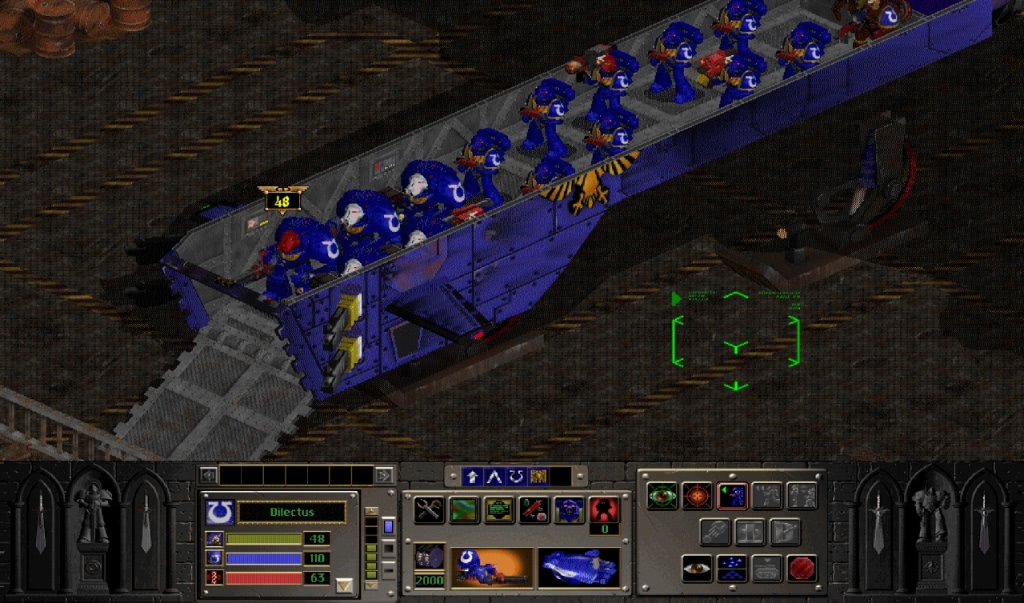
Task: Open the terrain map icon
Action: point(463,510)
